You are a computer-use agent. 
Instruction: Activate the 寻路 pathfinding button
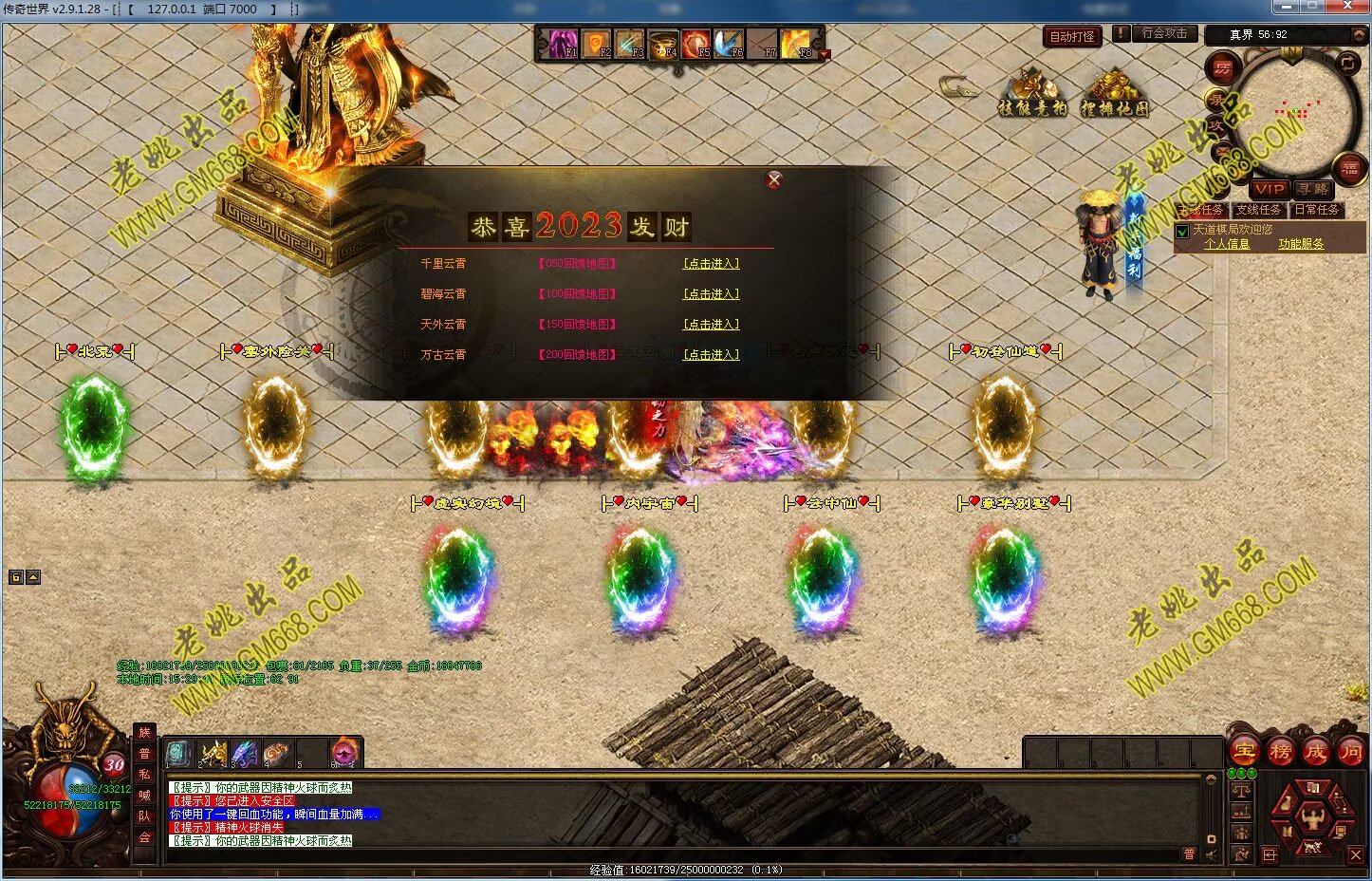1313,189
